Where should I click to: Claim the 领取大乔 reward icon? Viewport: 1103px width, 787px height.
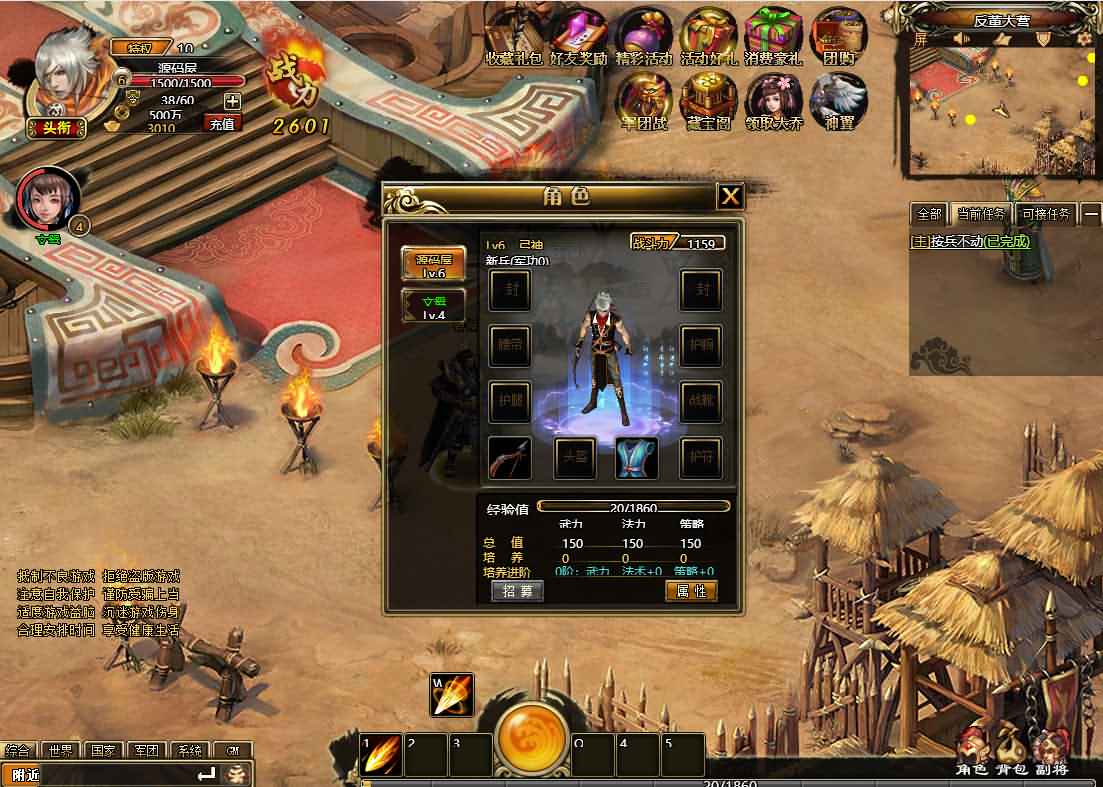pyautogui.click(x=773, y=99)
